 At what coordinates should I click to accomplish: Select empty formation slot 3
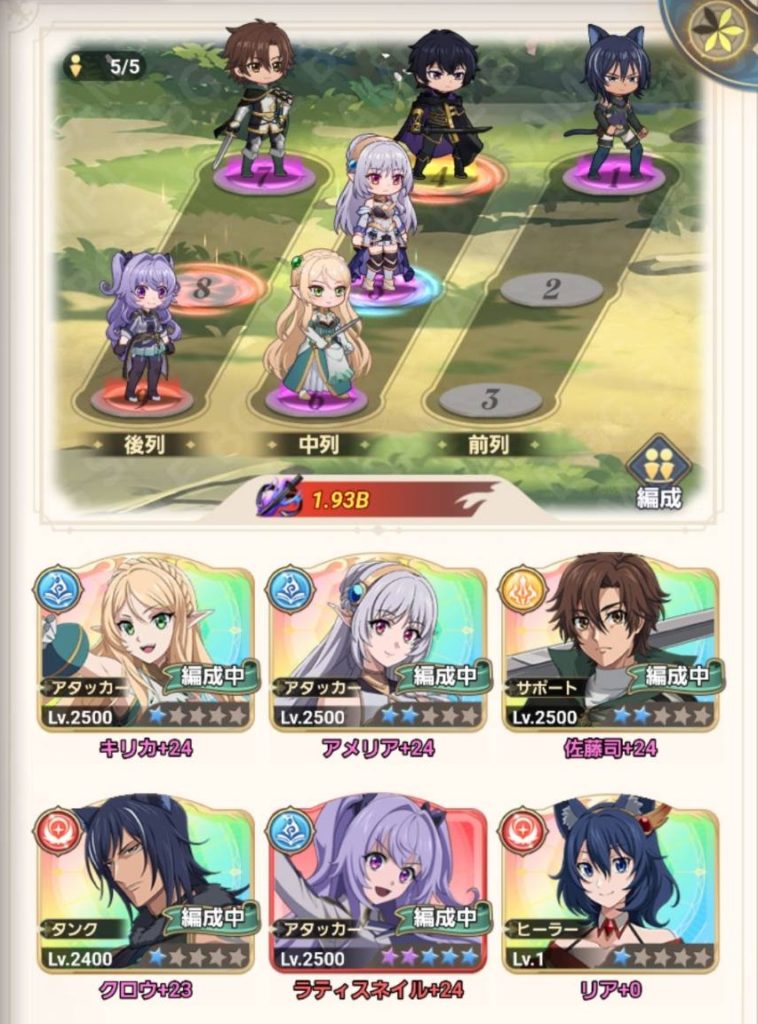coord(490,400)
